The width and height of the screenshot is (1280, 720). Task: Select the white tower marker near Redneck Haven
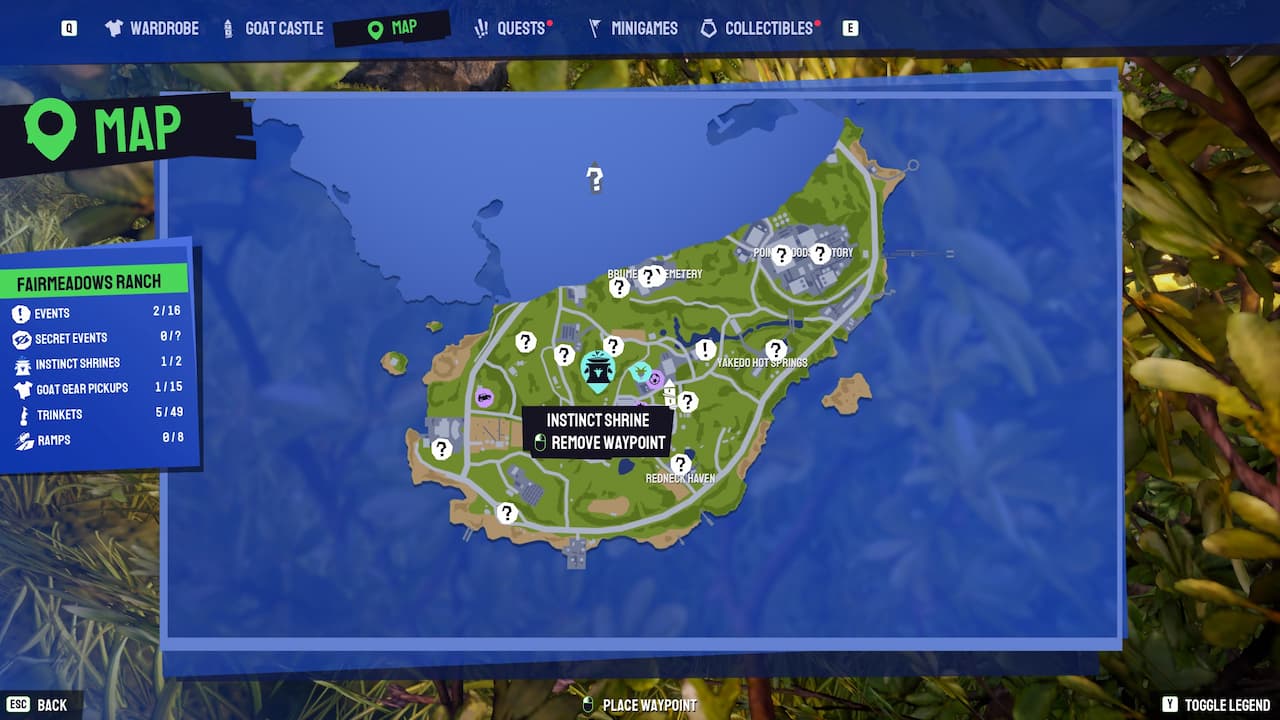669,393
